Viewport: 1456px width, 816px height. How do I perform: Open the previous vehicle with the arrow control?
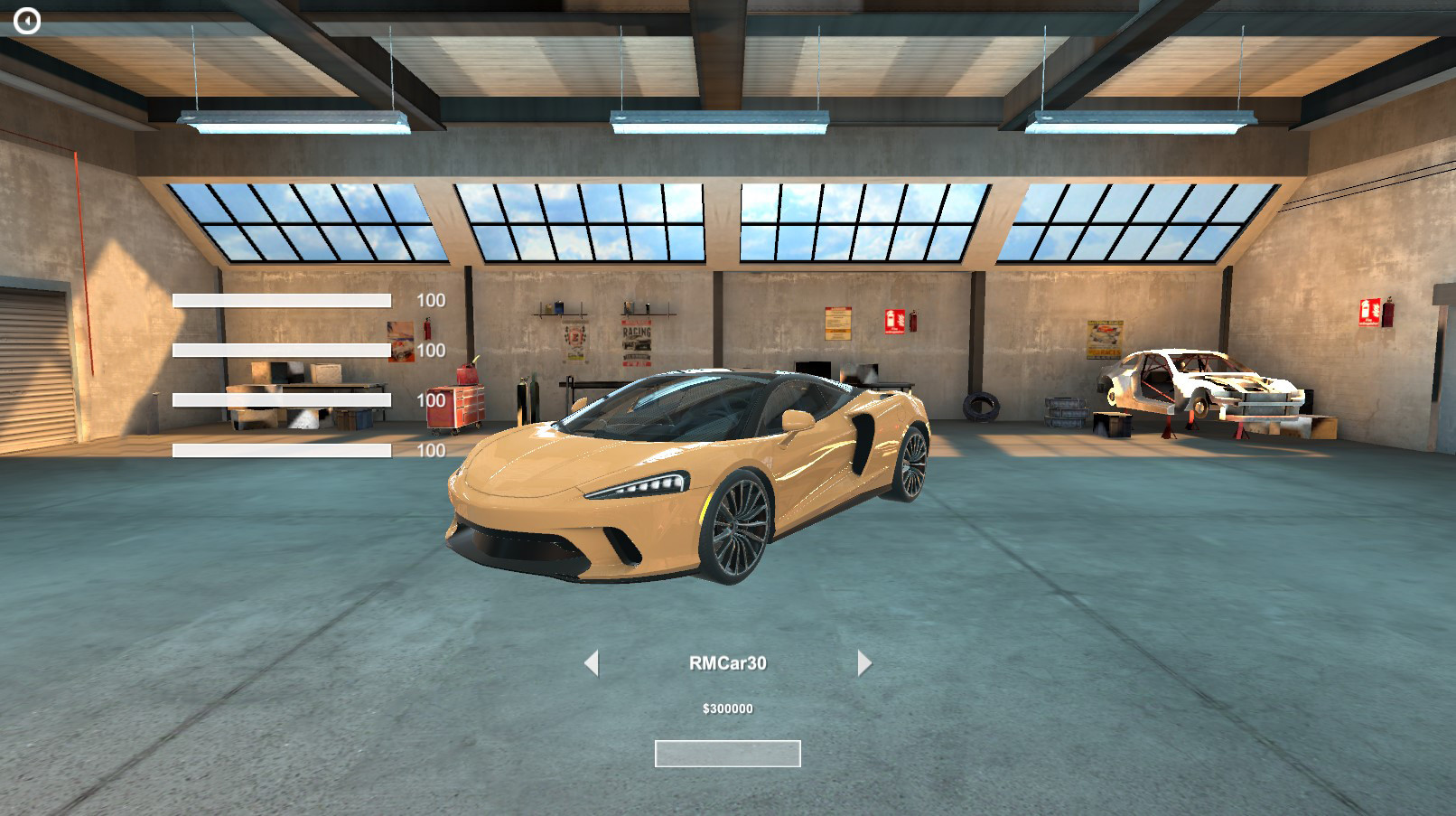pos(594,664)
